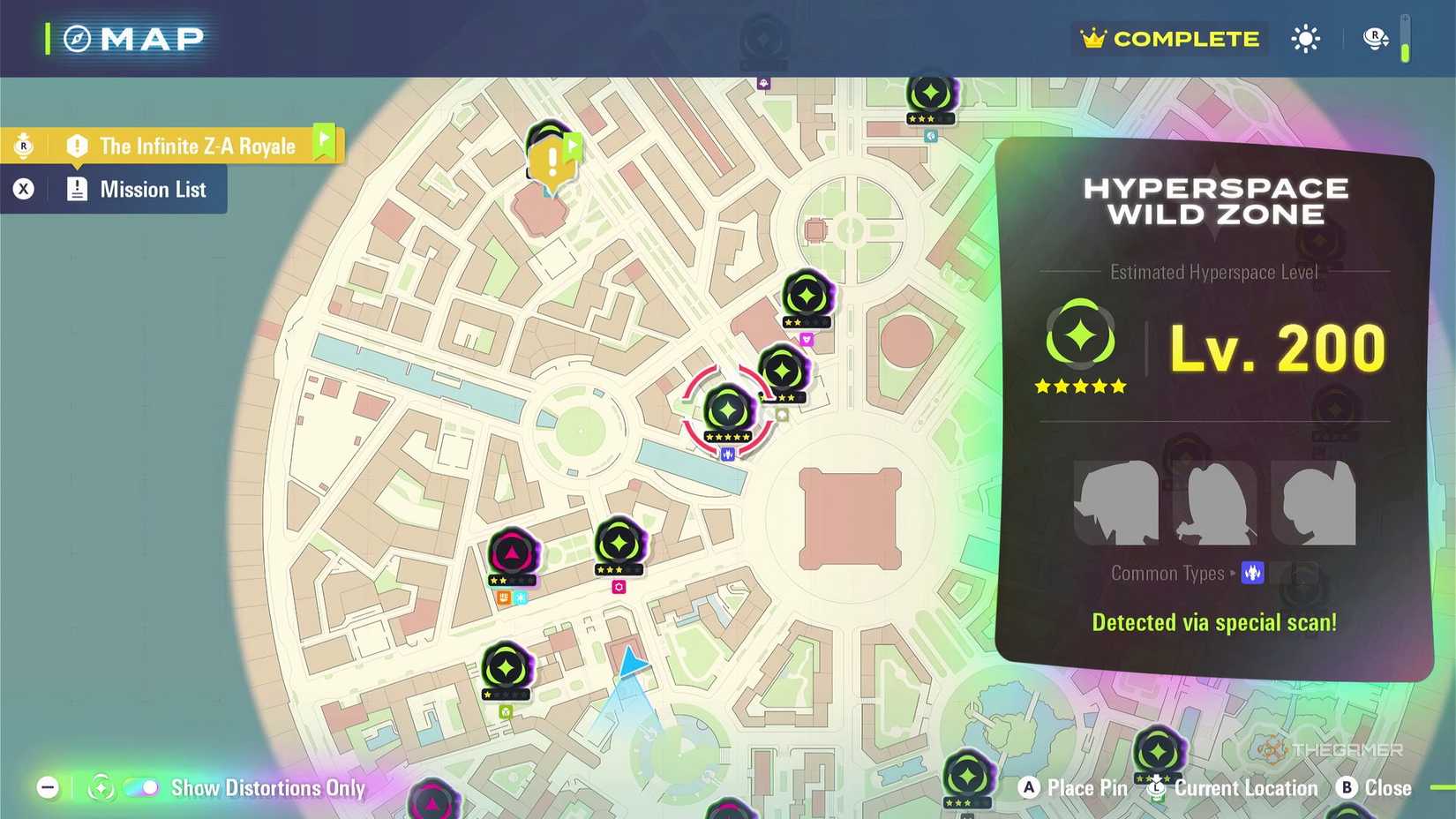Click the X circle beside Mission List
The width and height of the screenshot is (1456, 819).
24,189
